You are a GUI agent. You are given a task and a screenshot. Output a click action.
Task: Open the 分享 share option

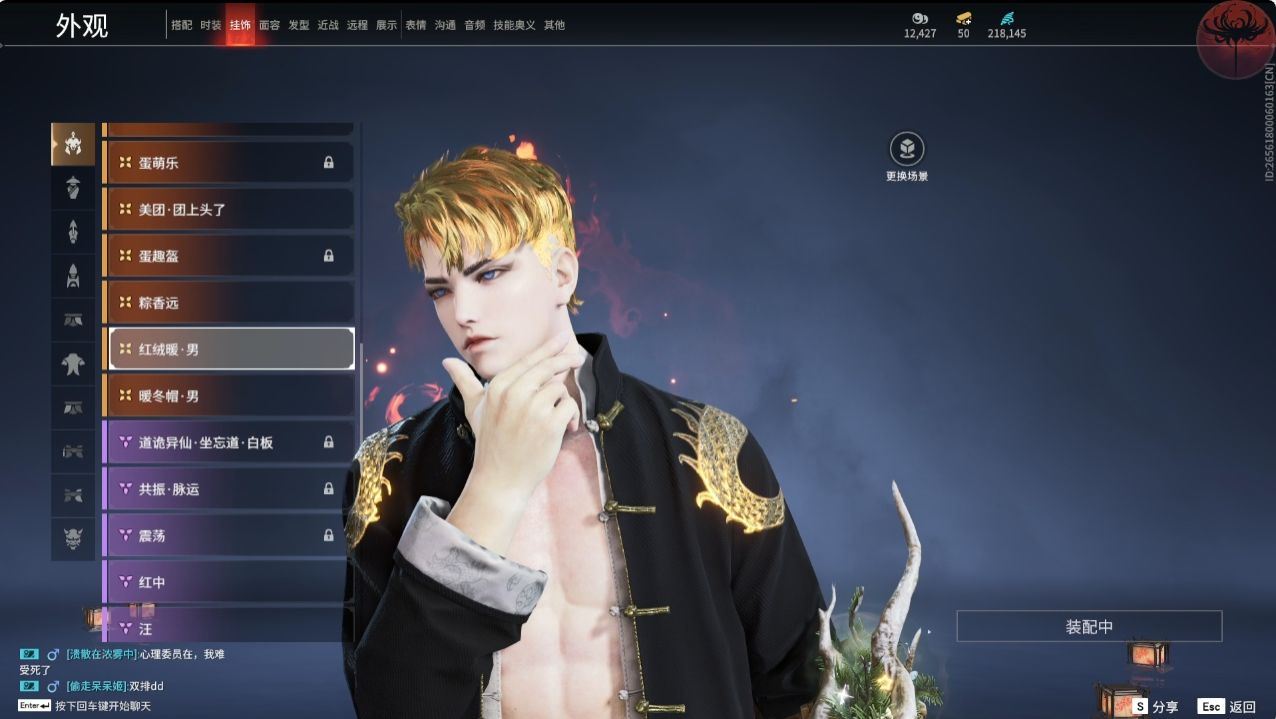[1155, 706]
